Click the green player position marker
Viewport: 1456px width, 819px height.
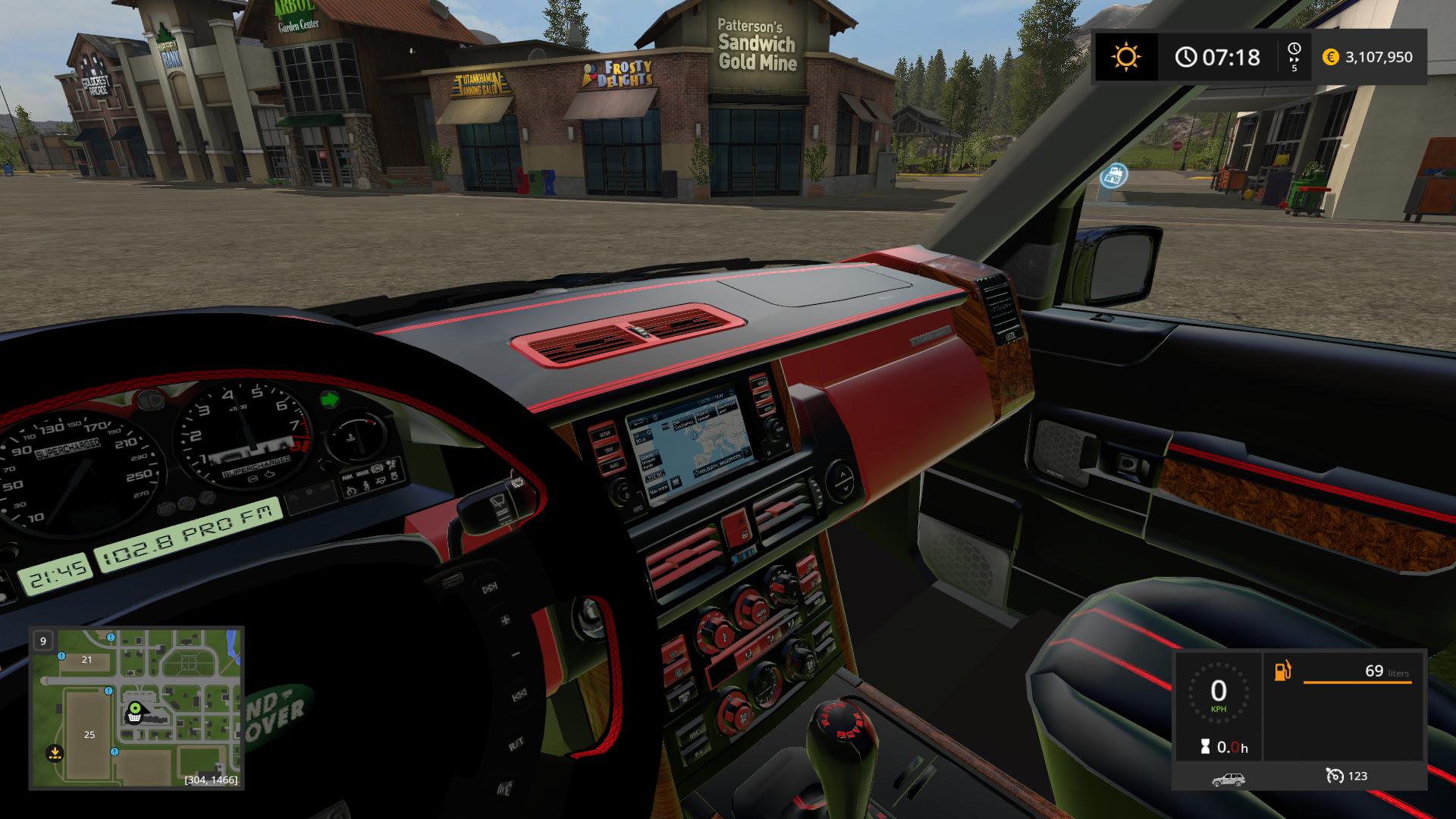[x=136, y=709]
